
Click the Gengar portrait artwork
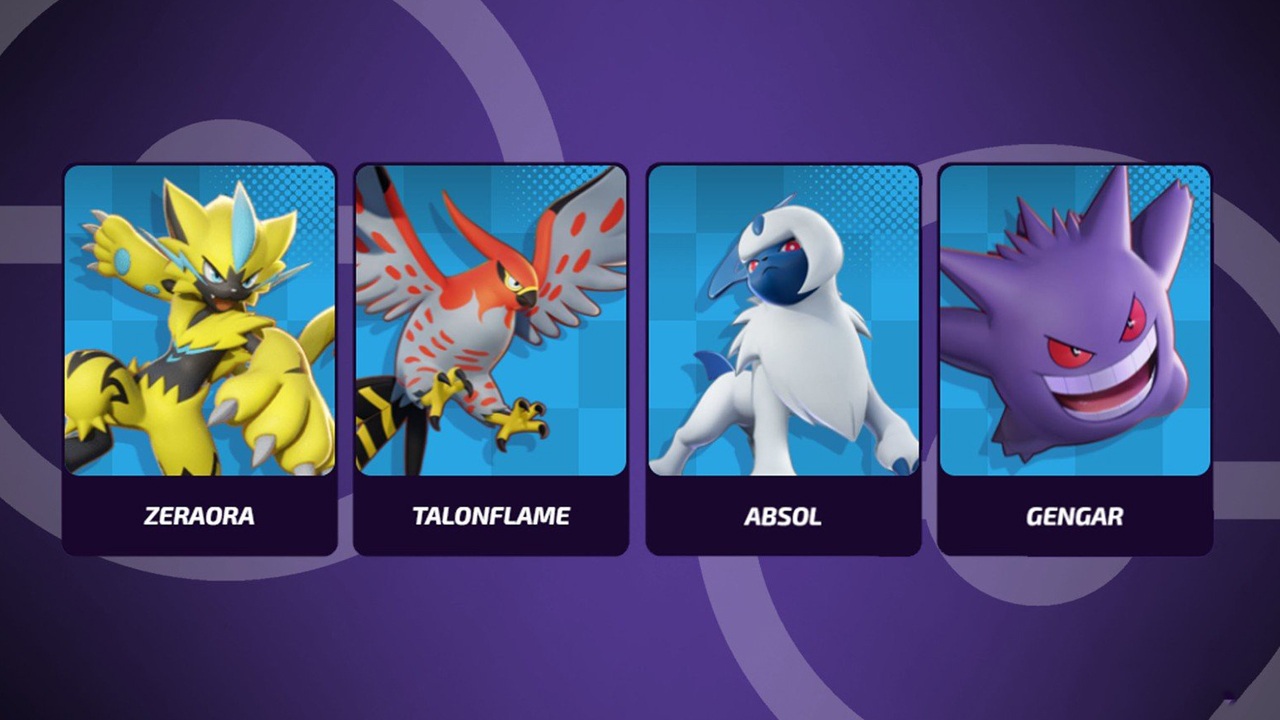[1074, 320]
